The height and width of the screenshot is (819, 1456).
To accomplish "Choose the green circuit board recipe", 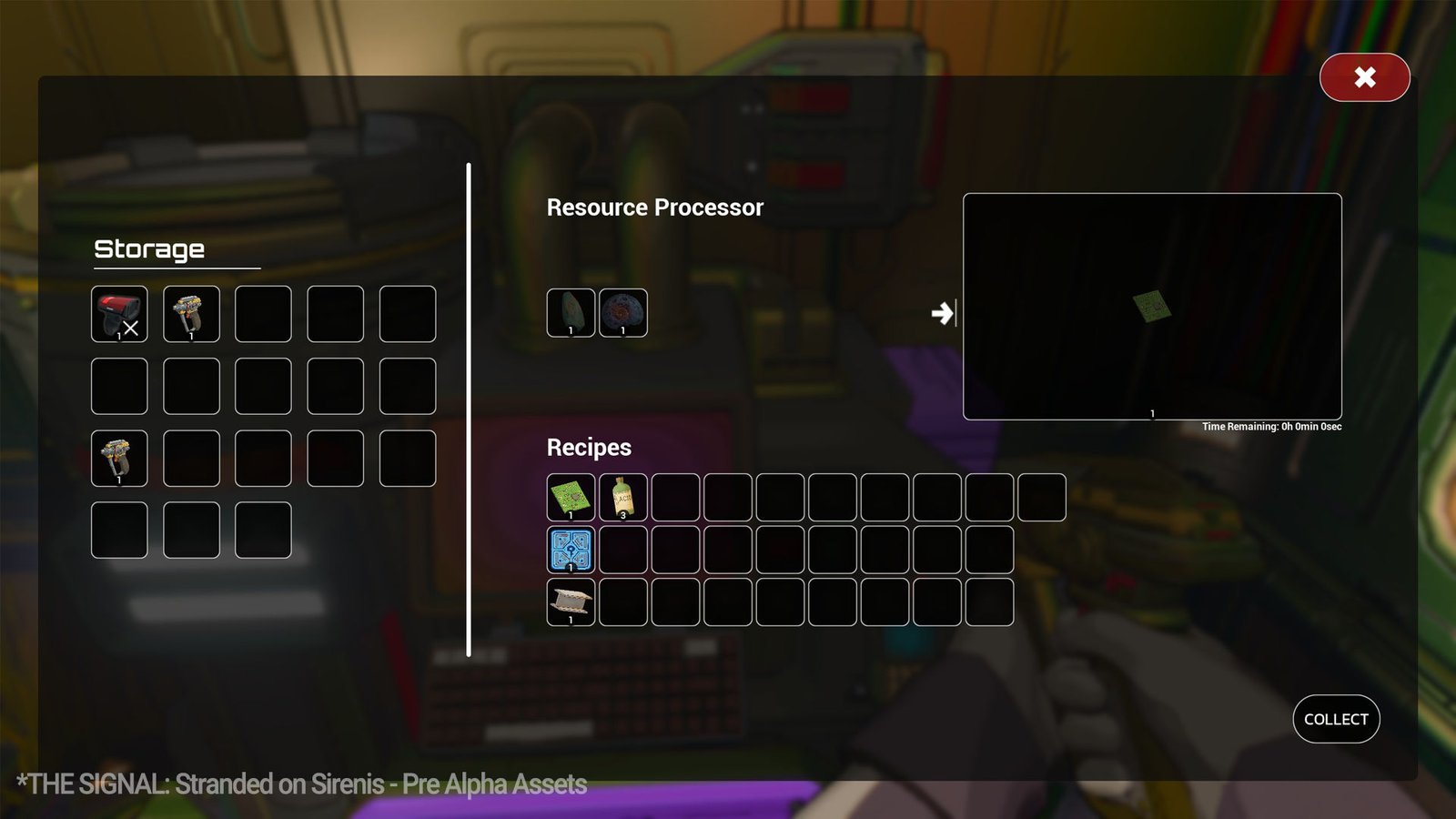I will pos(571,497).
